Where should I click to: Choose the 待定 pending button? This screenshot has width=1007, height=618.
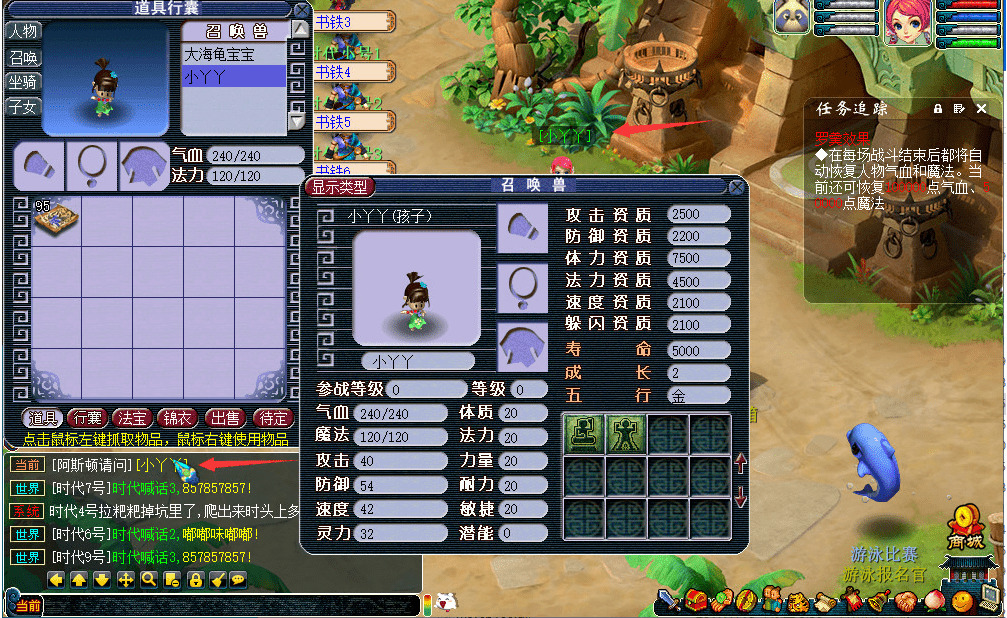pos(272,418)
